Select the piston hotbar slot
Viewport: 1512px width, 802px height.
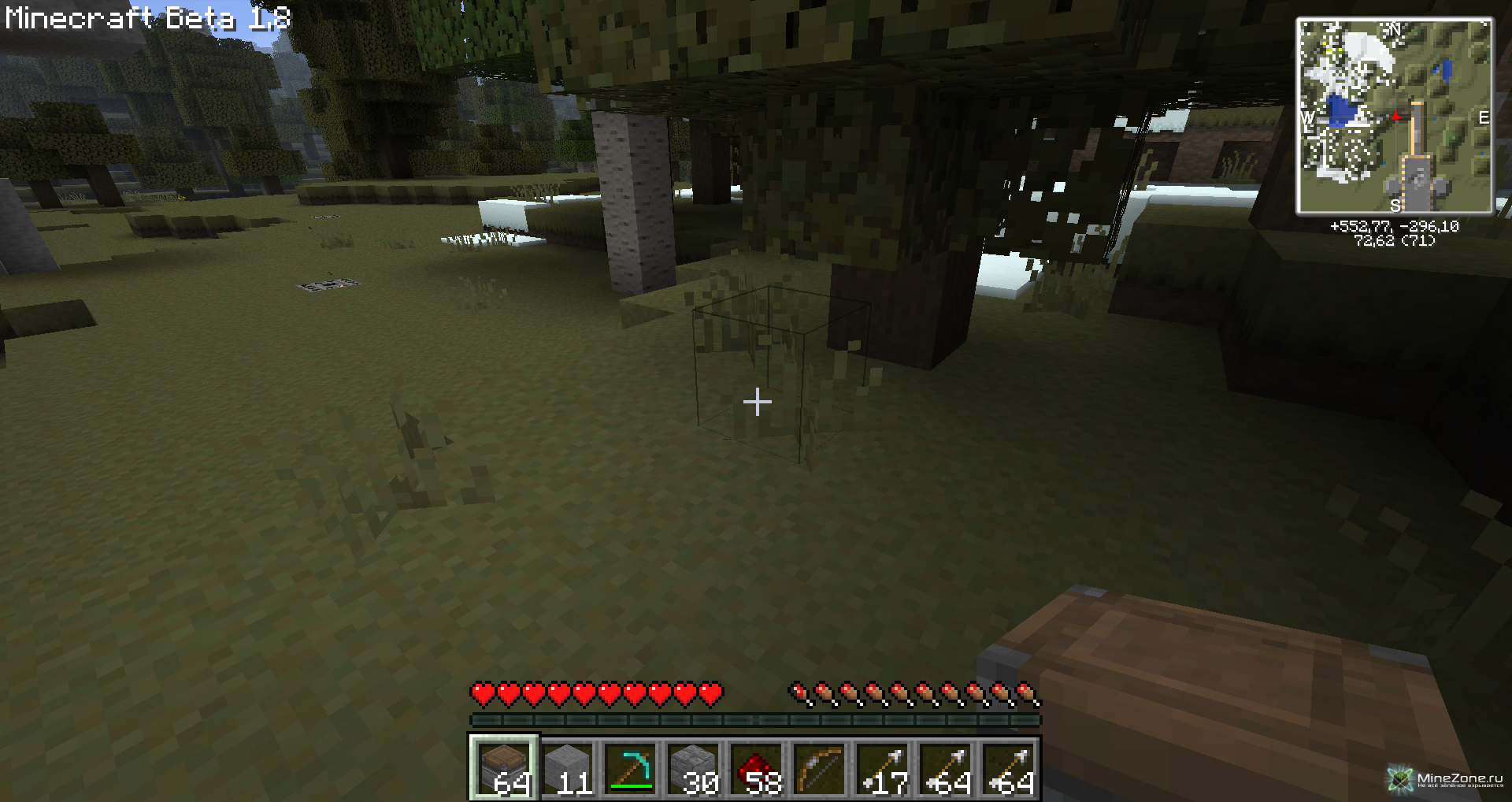(x=505, y=768)
